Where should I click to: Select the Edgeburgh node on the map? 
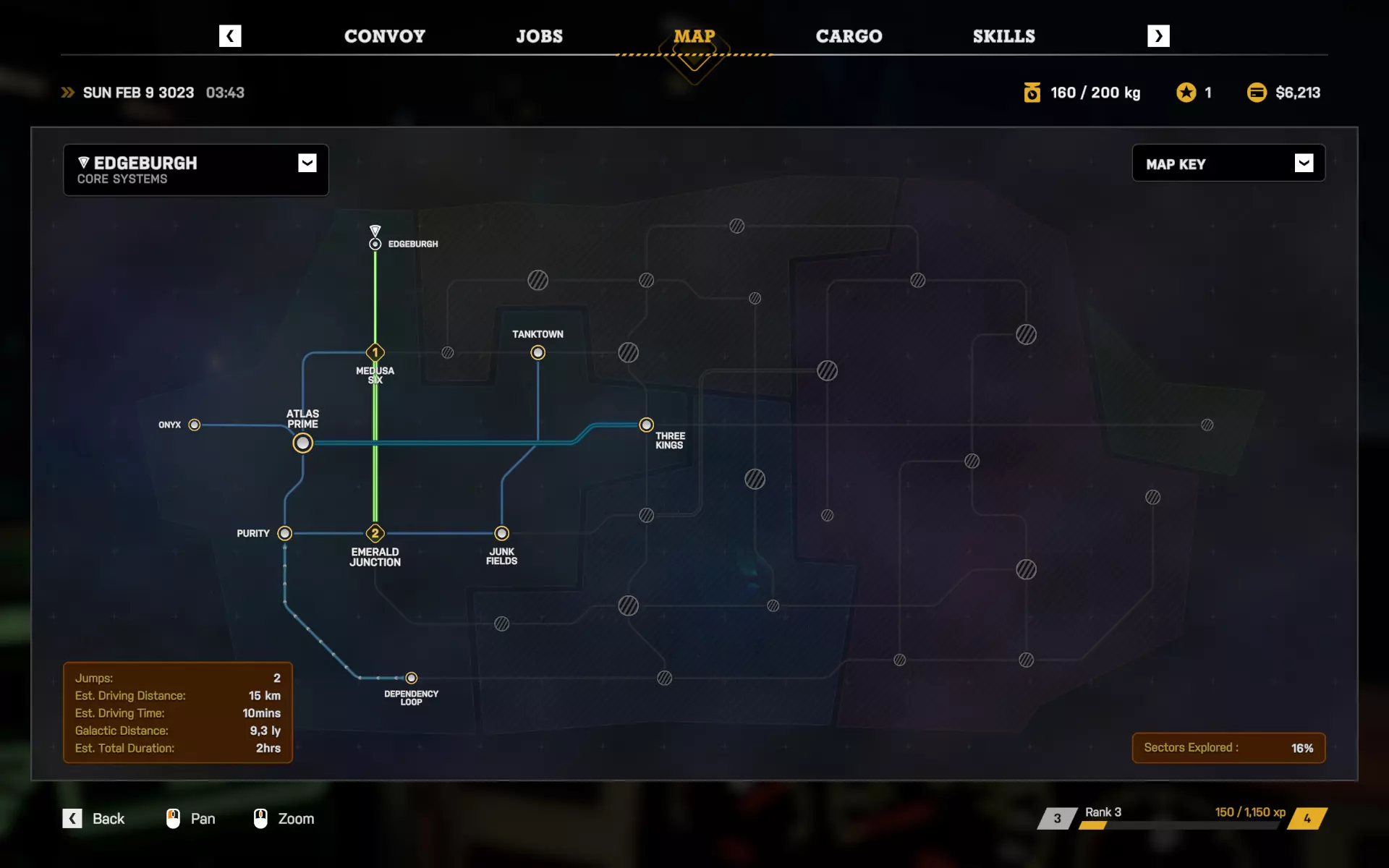click(375, 244)
